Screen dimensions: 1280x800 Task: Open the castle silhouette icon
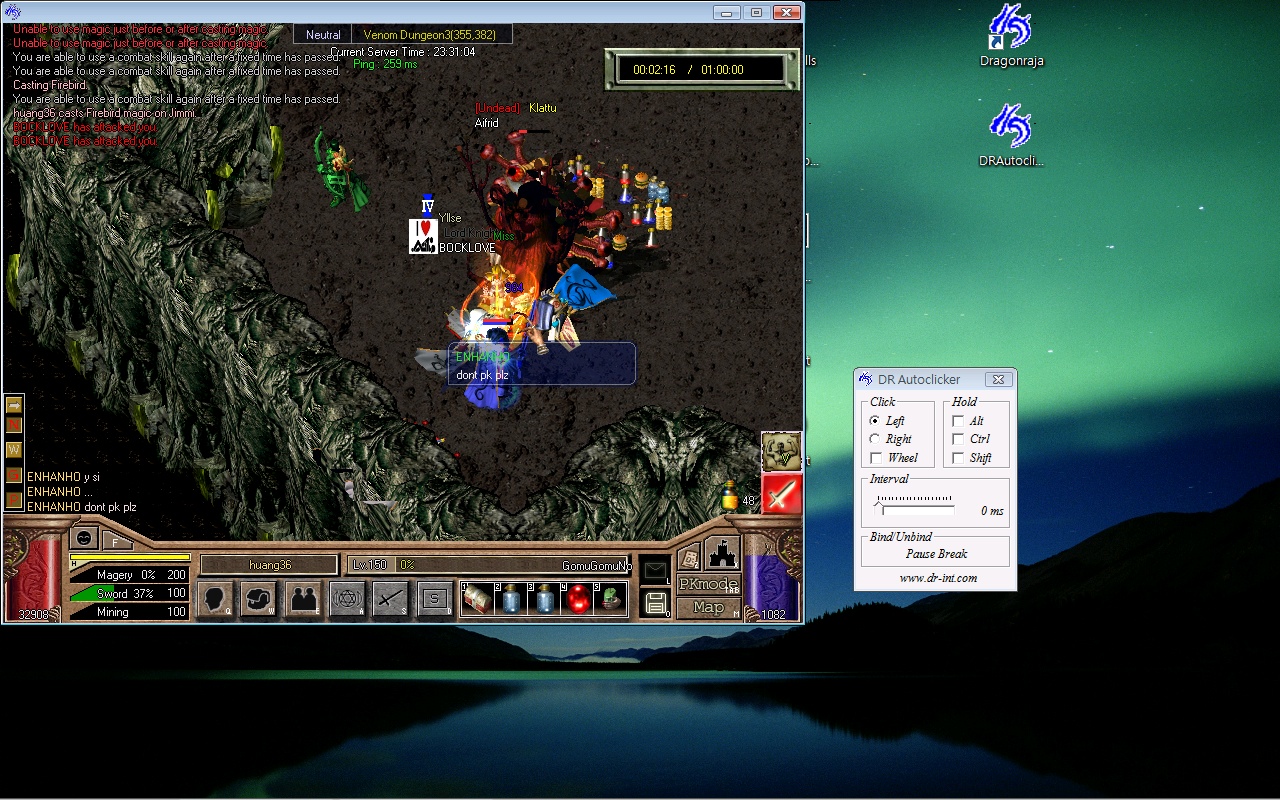(721, 553)
